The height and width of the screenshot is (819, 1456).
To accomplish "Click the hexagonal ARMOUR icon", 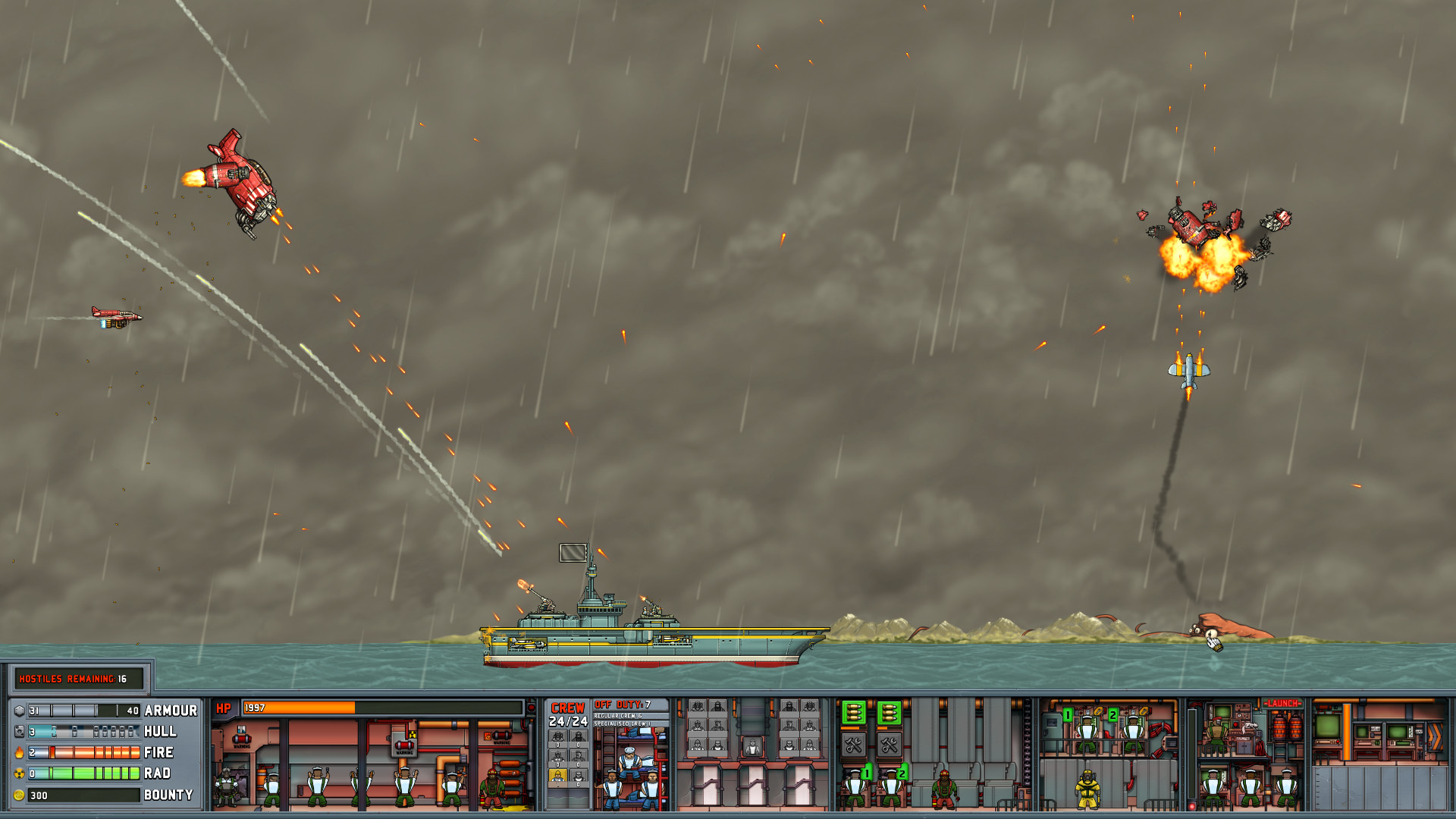I will pyautogui.click(x=19, y=711).
